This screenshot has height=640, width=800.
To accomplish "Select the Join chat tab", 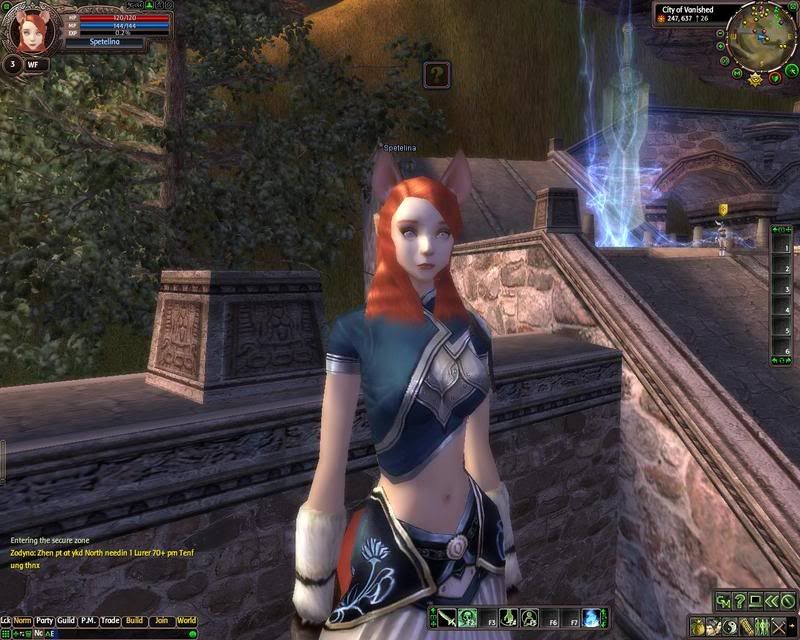I will [x=161, y=621].
